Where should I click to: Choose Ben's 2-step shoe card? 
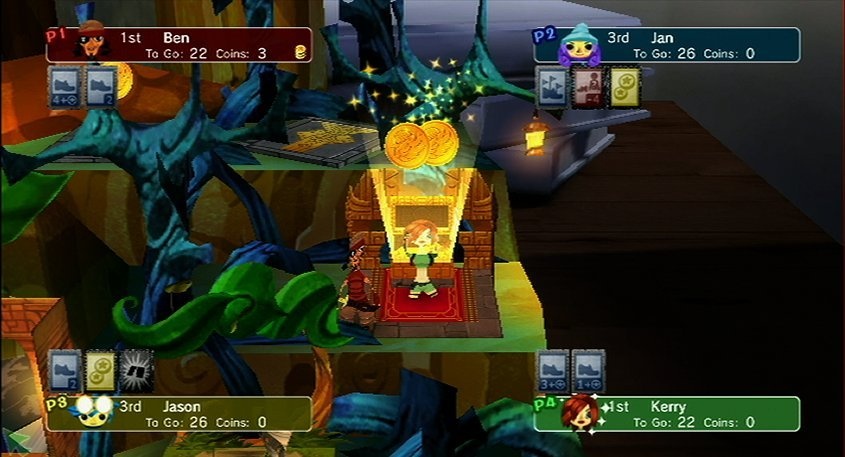(x=101, y=85)
